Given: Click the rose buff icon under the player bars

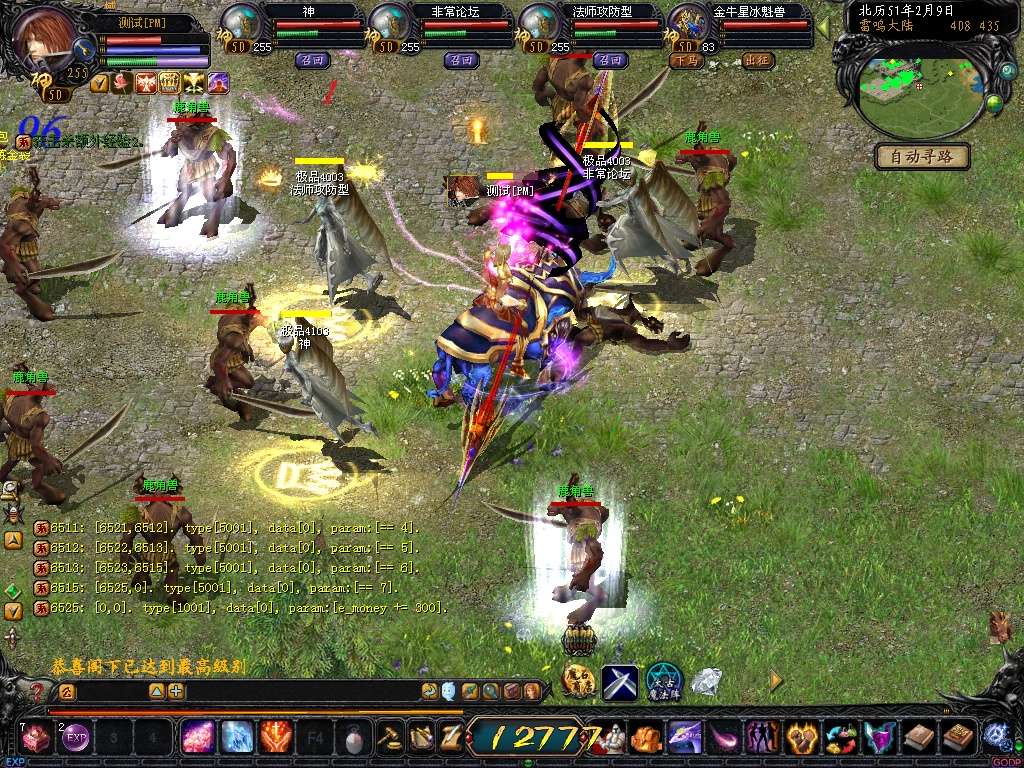Looking at the screenshot, I should click(x=123, y=83).
